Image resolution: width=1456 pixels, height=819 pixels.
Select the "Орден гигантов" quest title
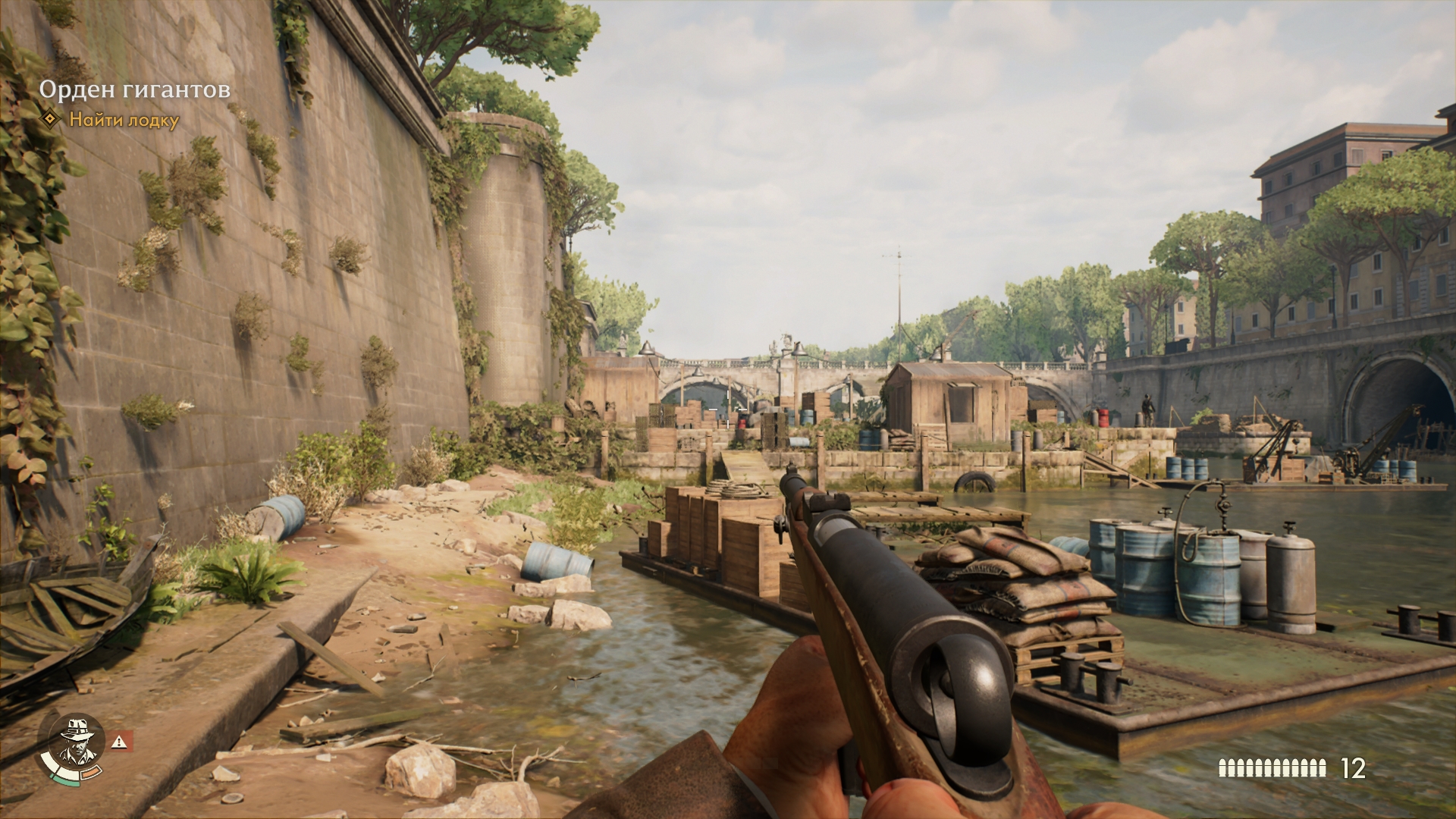tap(134, 90)
